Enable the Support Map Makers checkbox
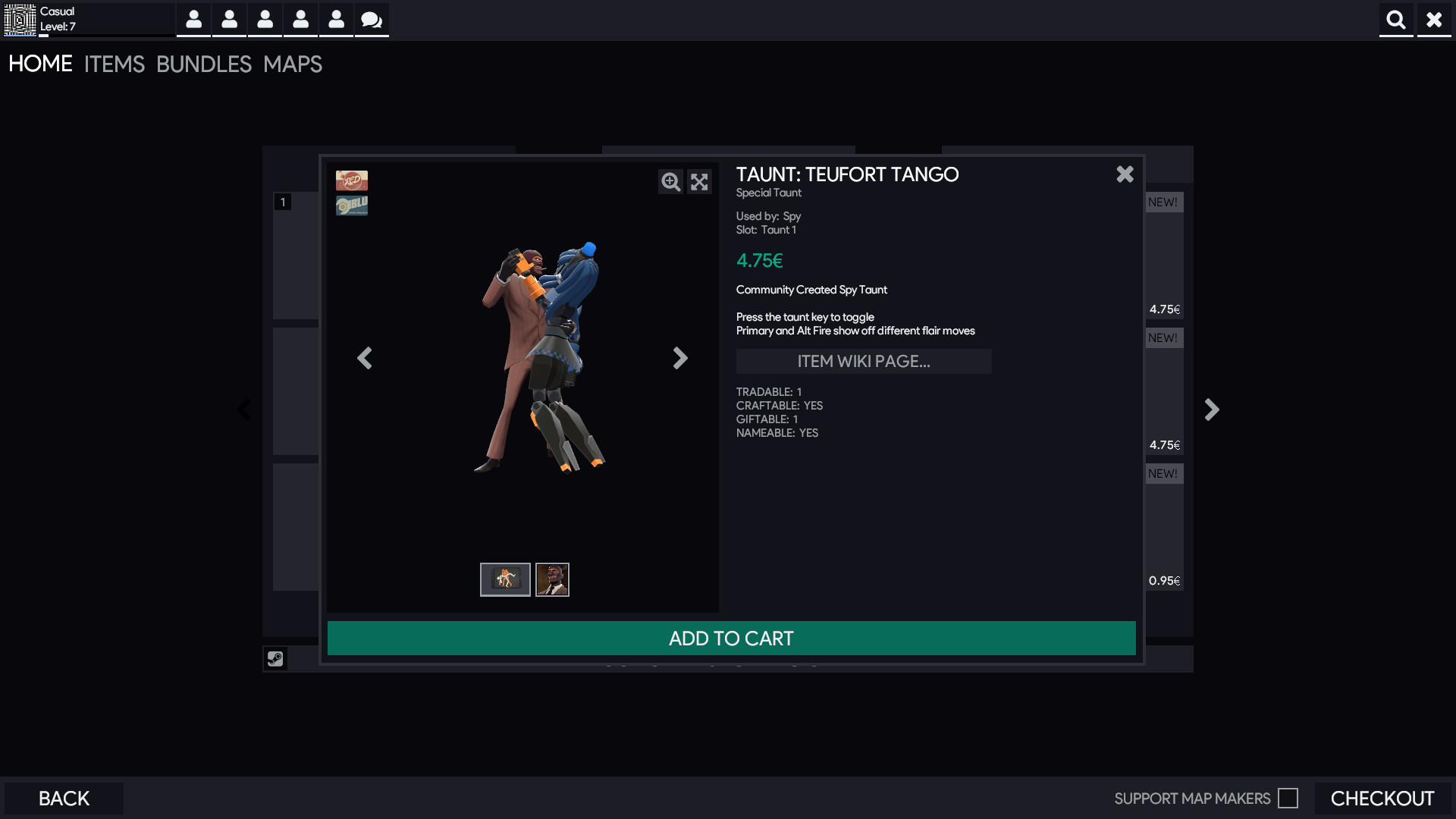 point(1288,798)
